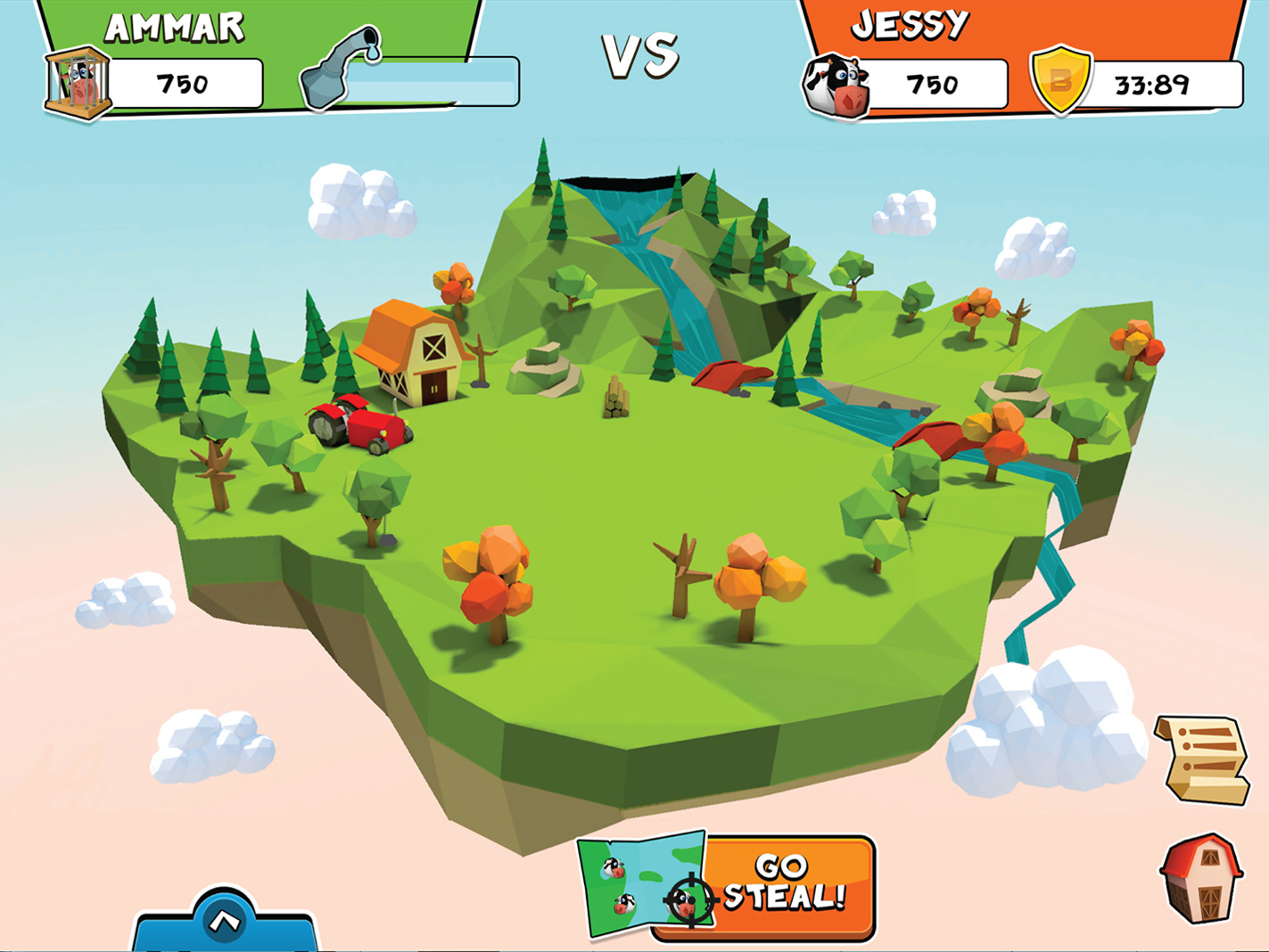Image resolution: width=1269 pixels, height=952 pixels.
Task: Select Jessy's cow portrait
Action: (836, 86)
